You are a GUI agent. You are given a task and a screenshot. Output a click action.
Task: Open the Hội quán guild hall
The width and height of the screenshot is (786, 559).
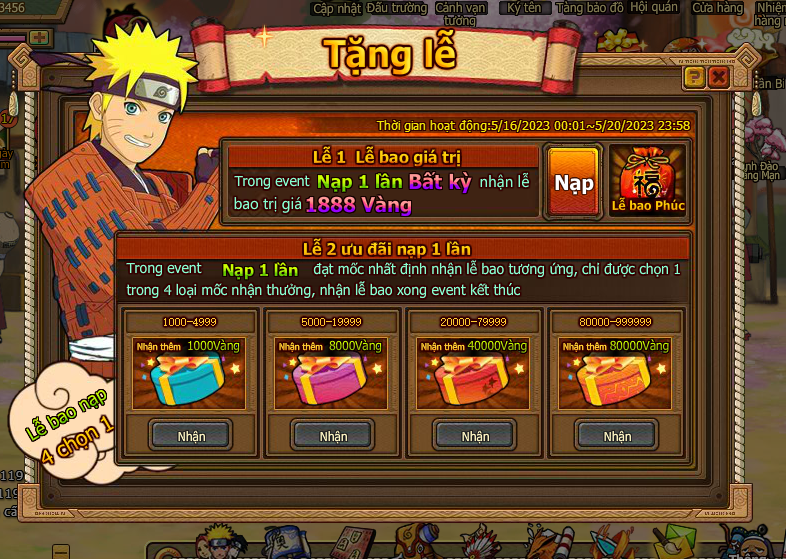point(654,8)
